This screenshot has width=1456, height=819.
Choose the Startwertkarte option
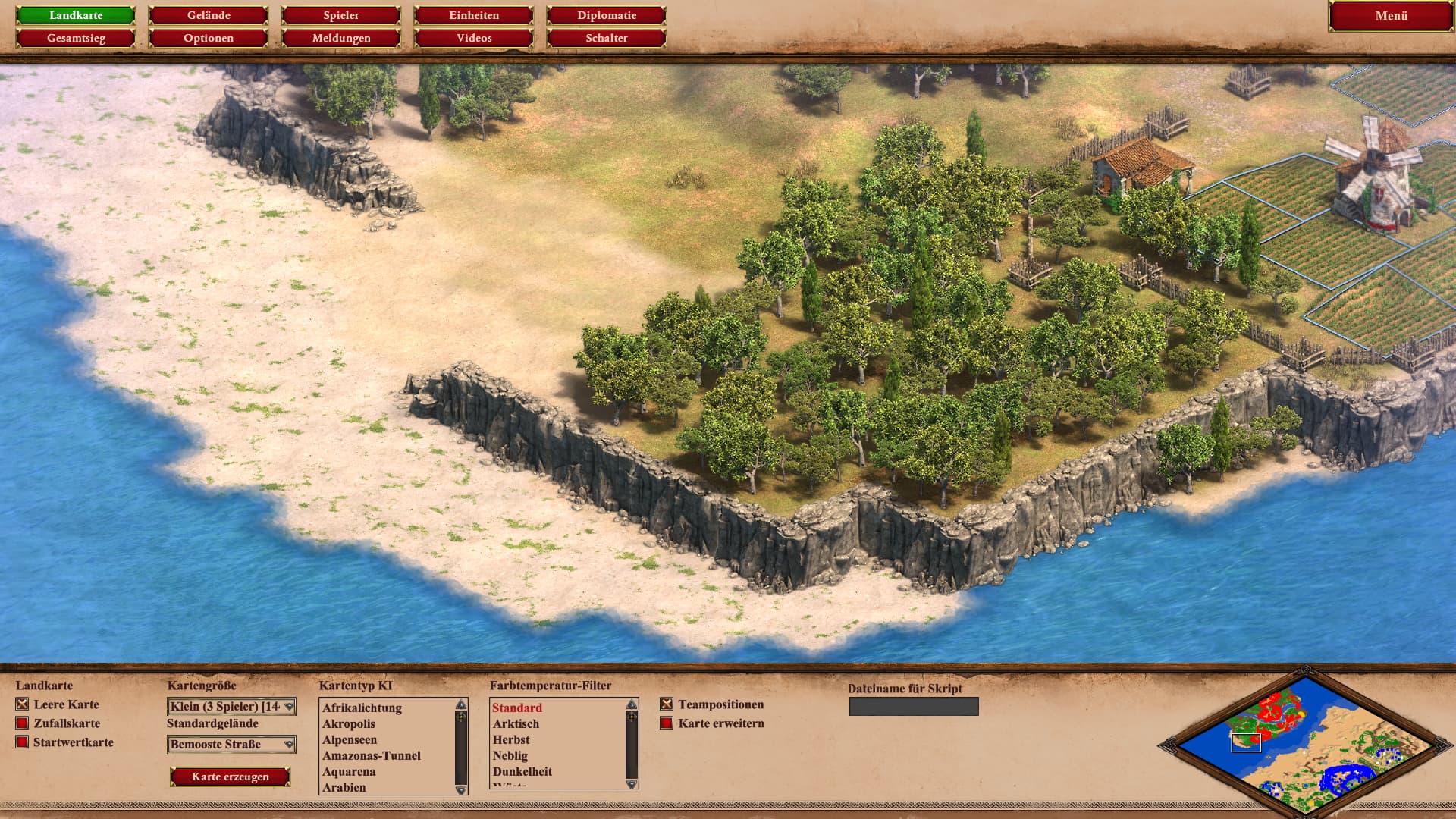point(23,742)
